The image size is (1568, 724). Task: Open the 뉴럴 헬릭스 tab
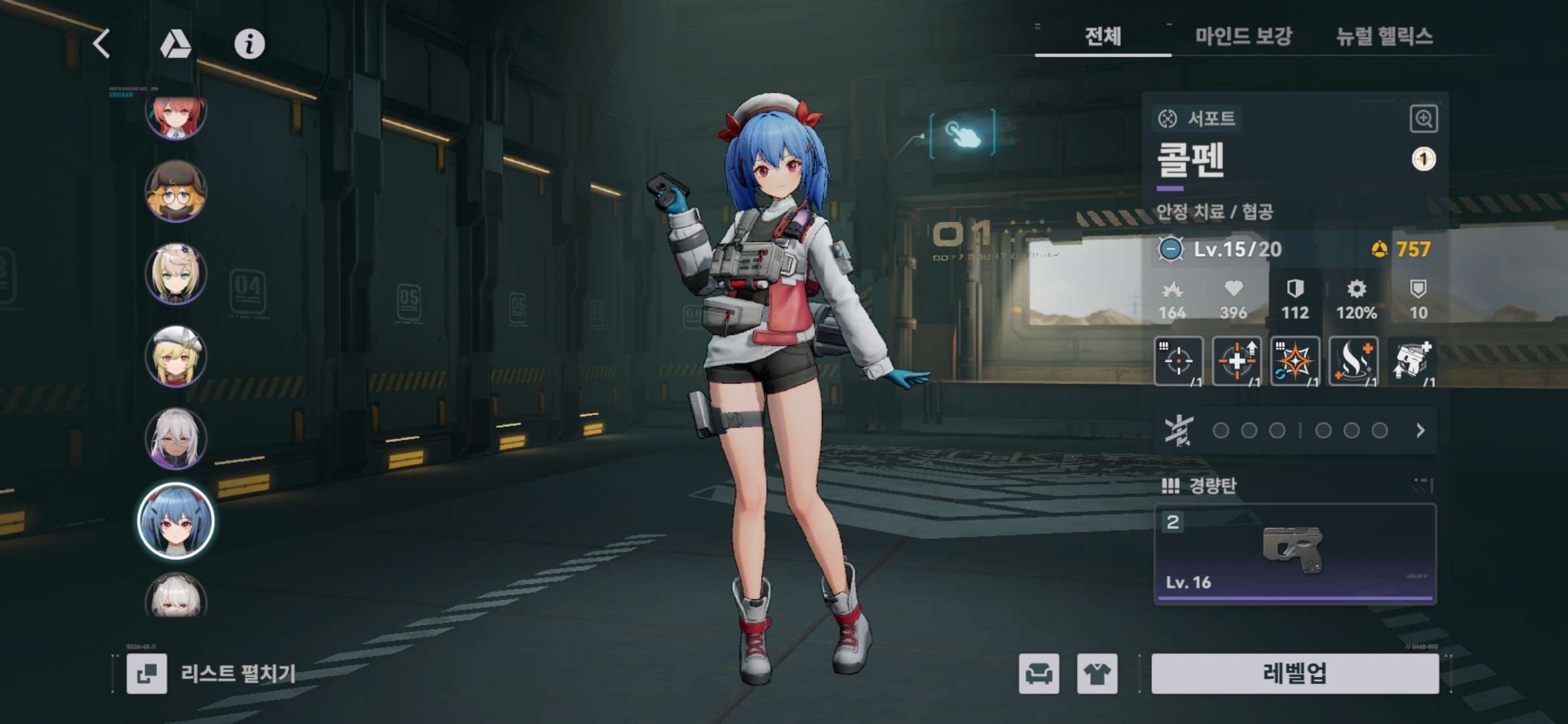coord(1384,36)
